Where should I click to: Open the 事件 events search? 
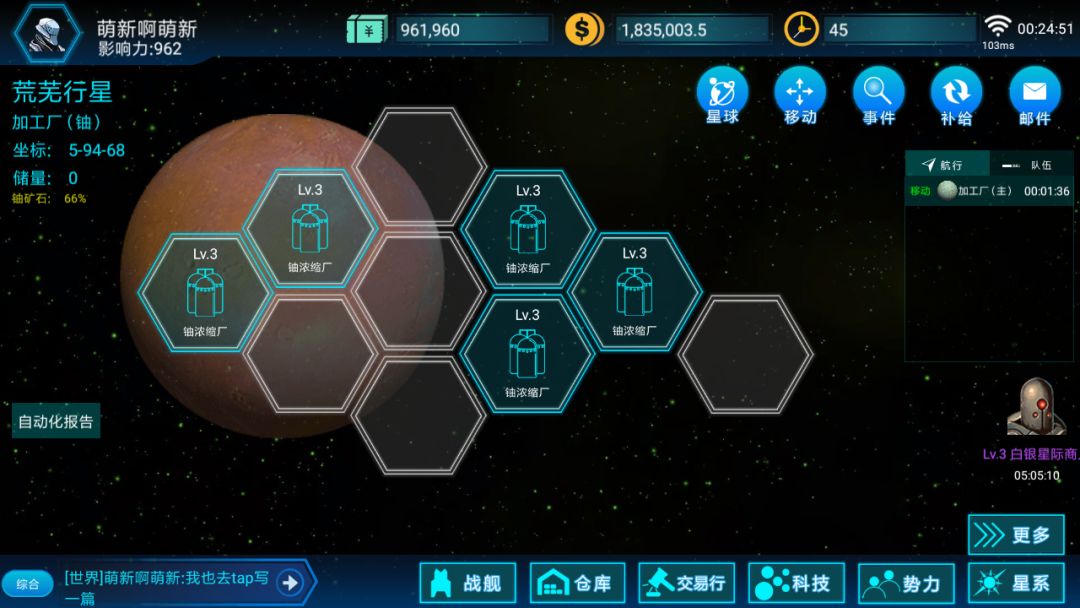click(878, 96)
